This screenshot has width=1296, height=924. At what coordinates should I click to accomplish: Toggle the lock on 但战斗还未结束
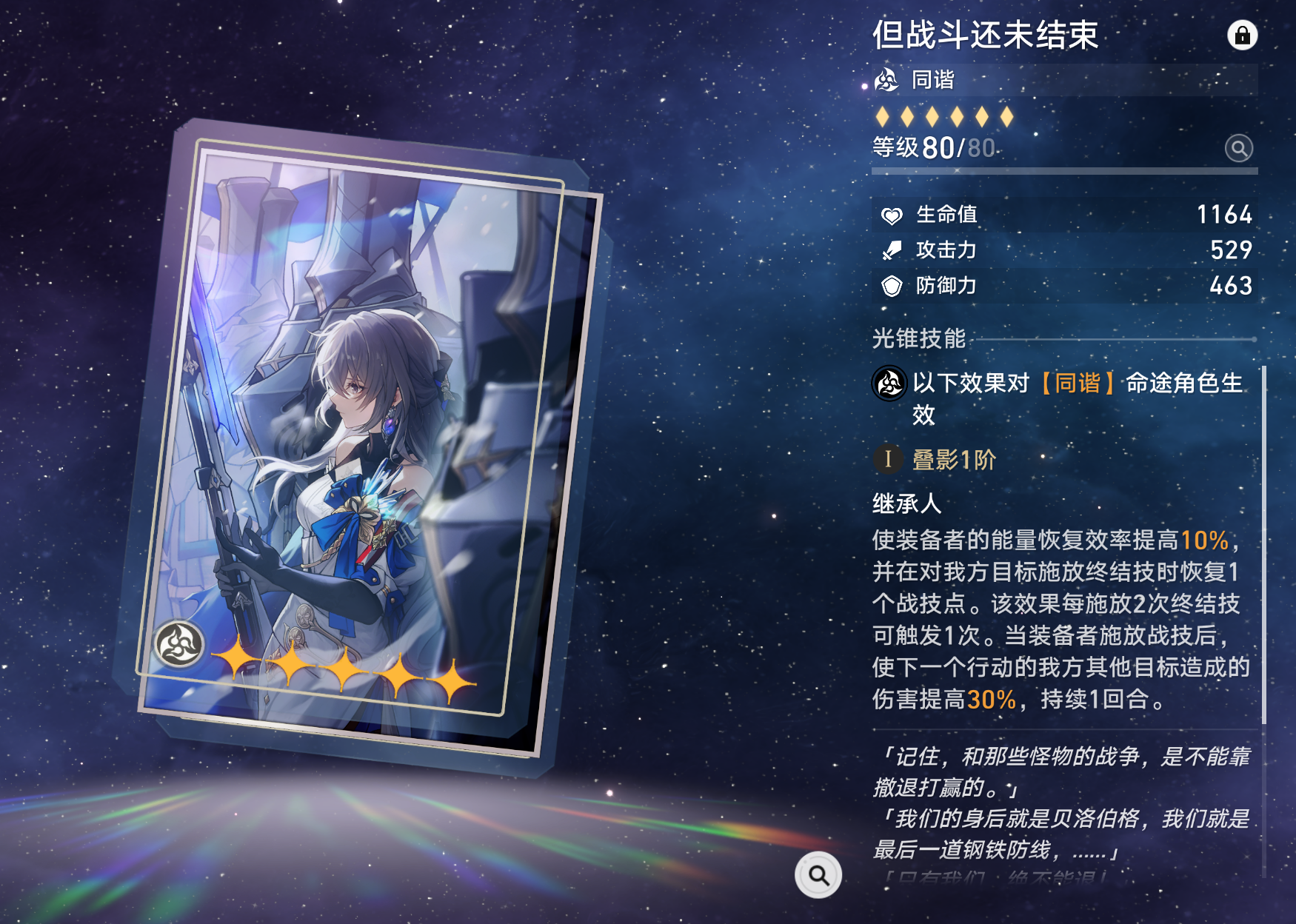[1244, 35]
